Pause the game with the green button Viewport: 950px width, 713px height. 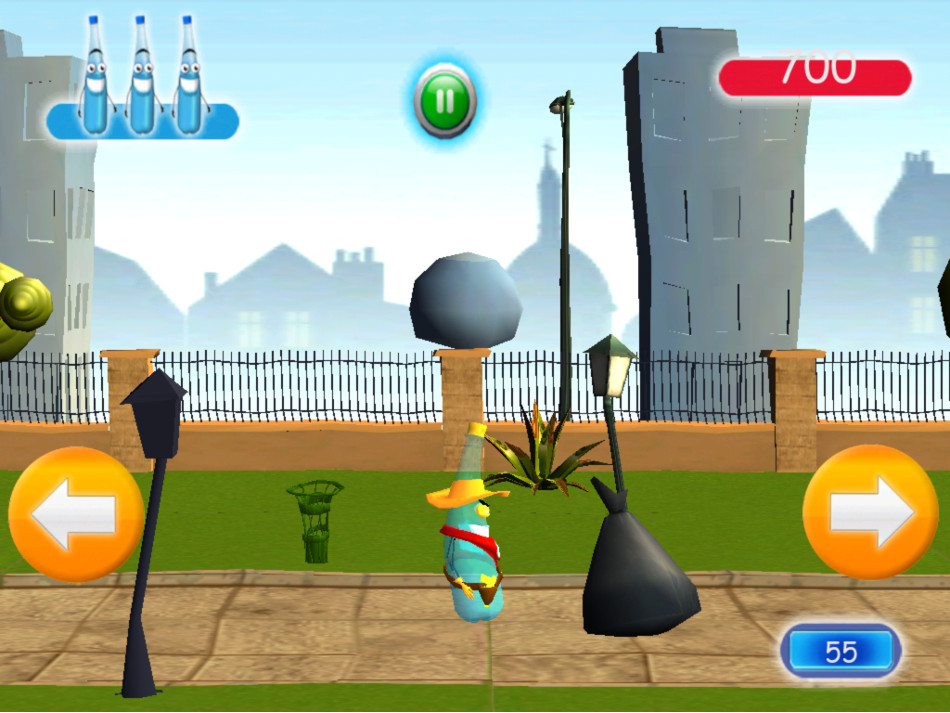(x=445, y=100)
